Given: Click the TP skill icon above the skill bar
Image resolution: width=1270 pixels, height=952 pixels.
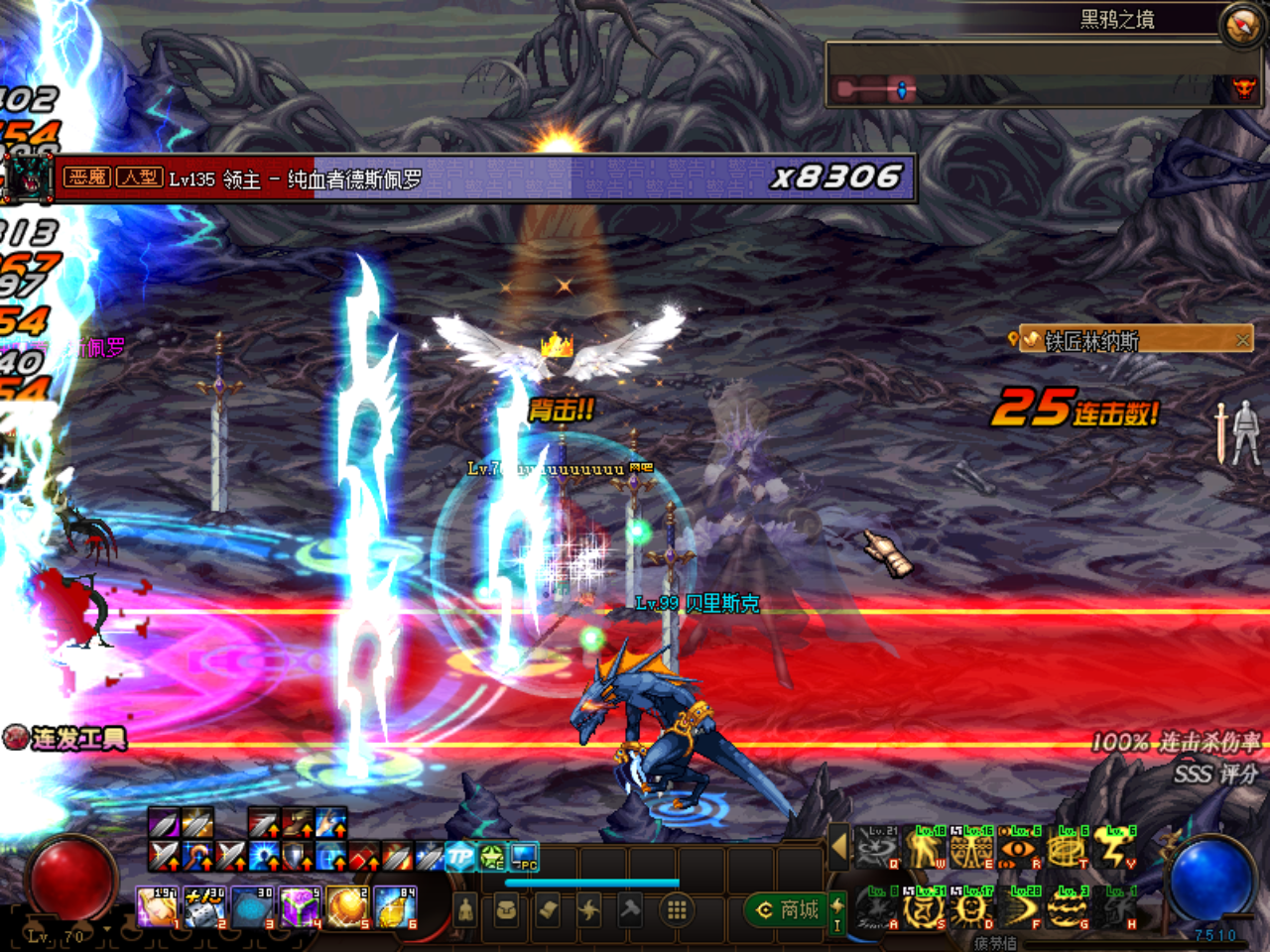Looking at the screenshot, I should [458, 856].
